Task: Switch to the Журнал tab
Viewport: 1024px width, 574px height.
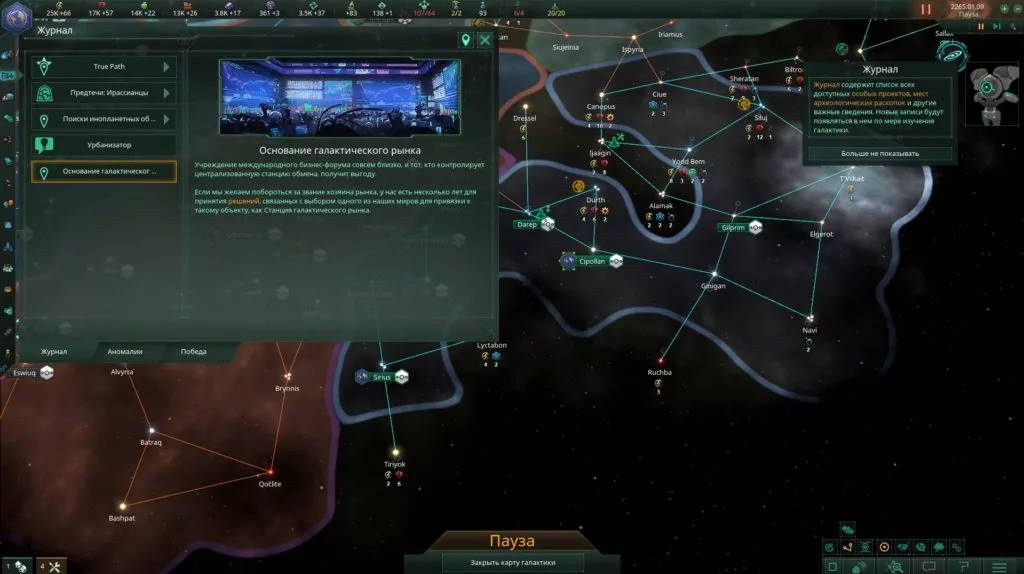Action: pos(54,352)
